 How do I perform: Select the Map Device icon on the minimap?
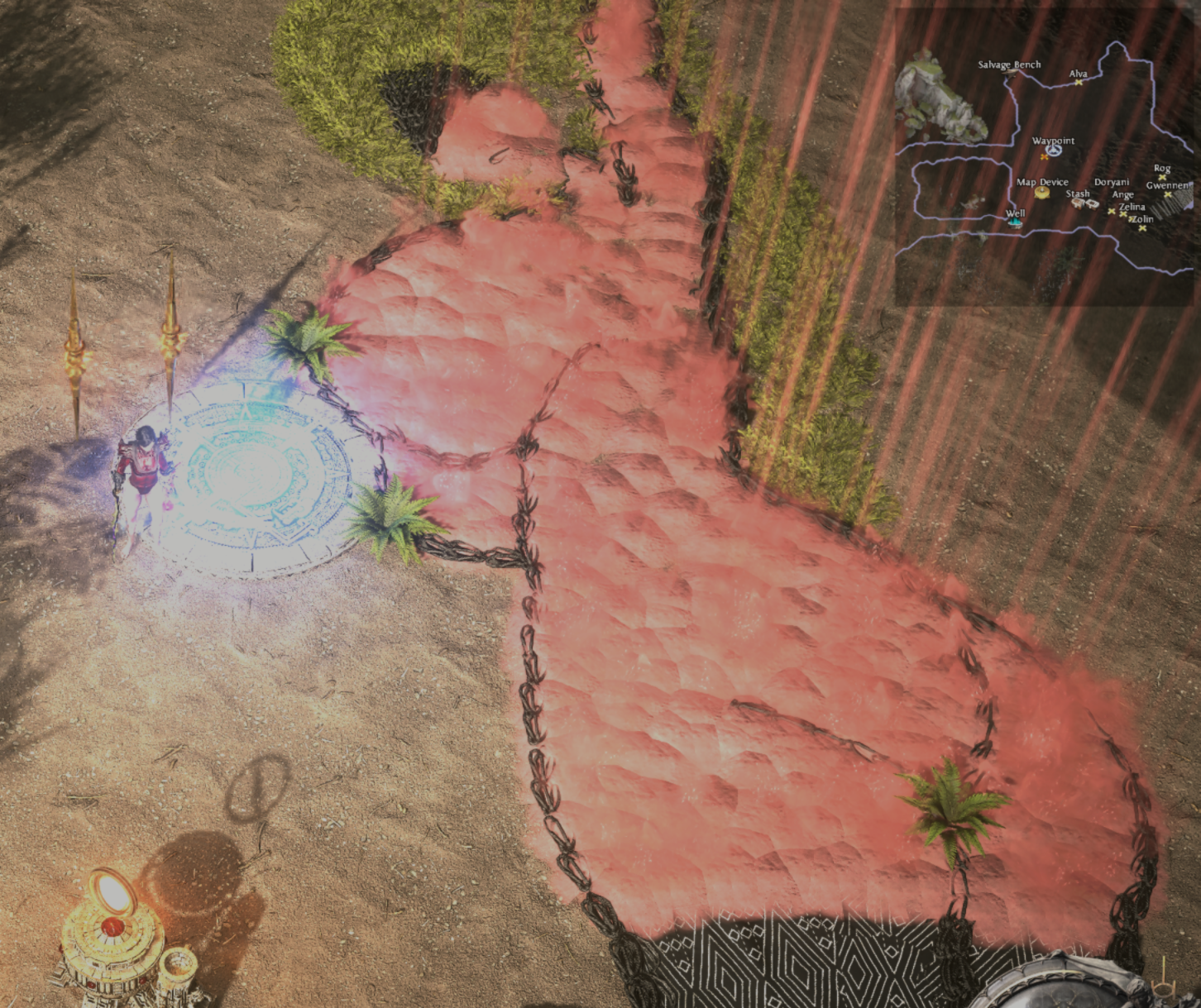point(1041,193)
